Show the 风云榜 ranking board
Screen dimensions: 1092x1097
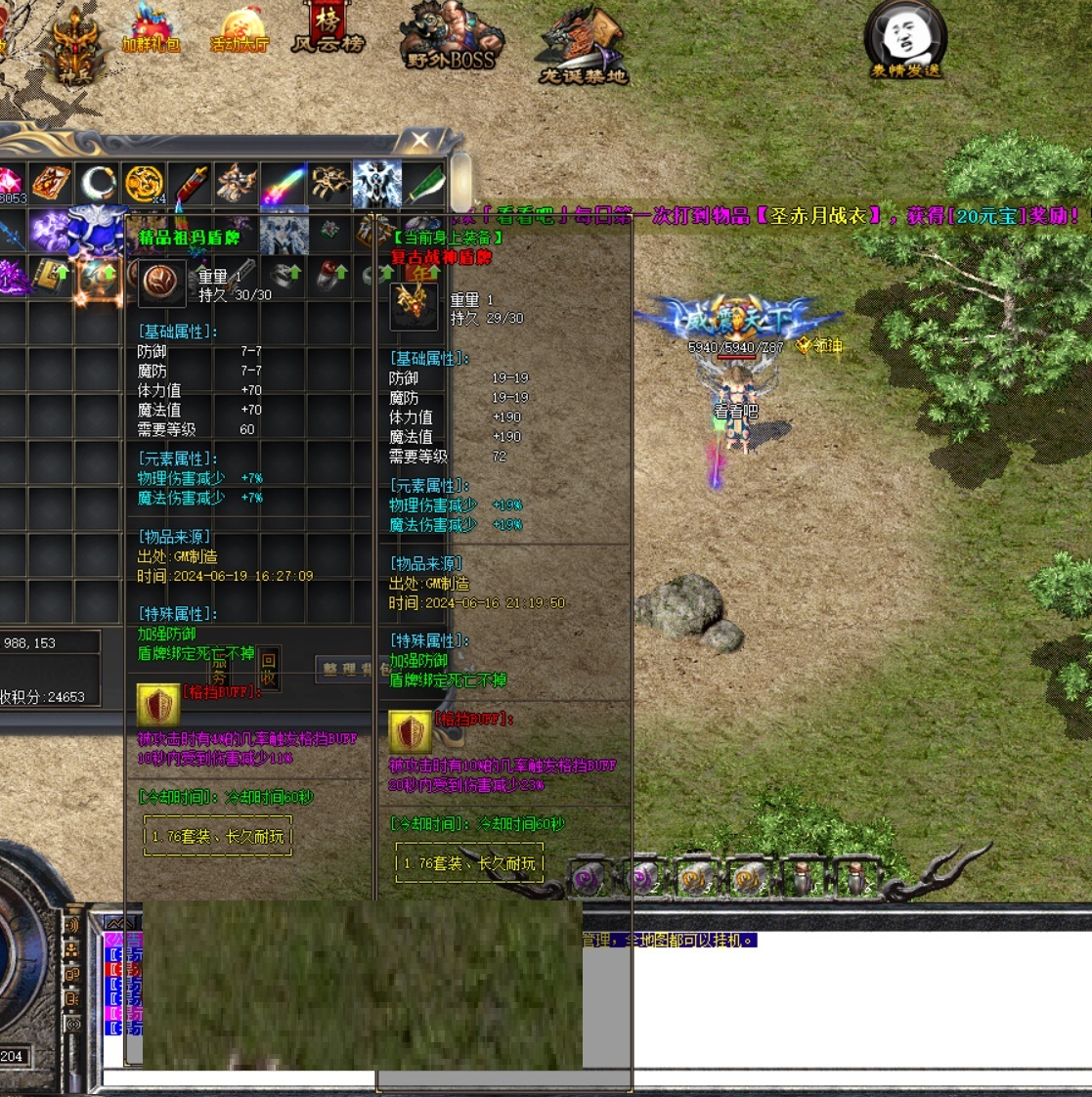(328, 29)
